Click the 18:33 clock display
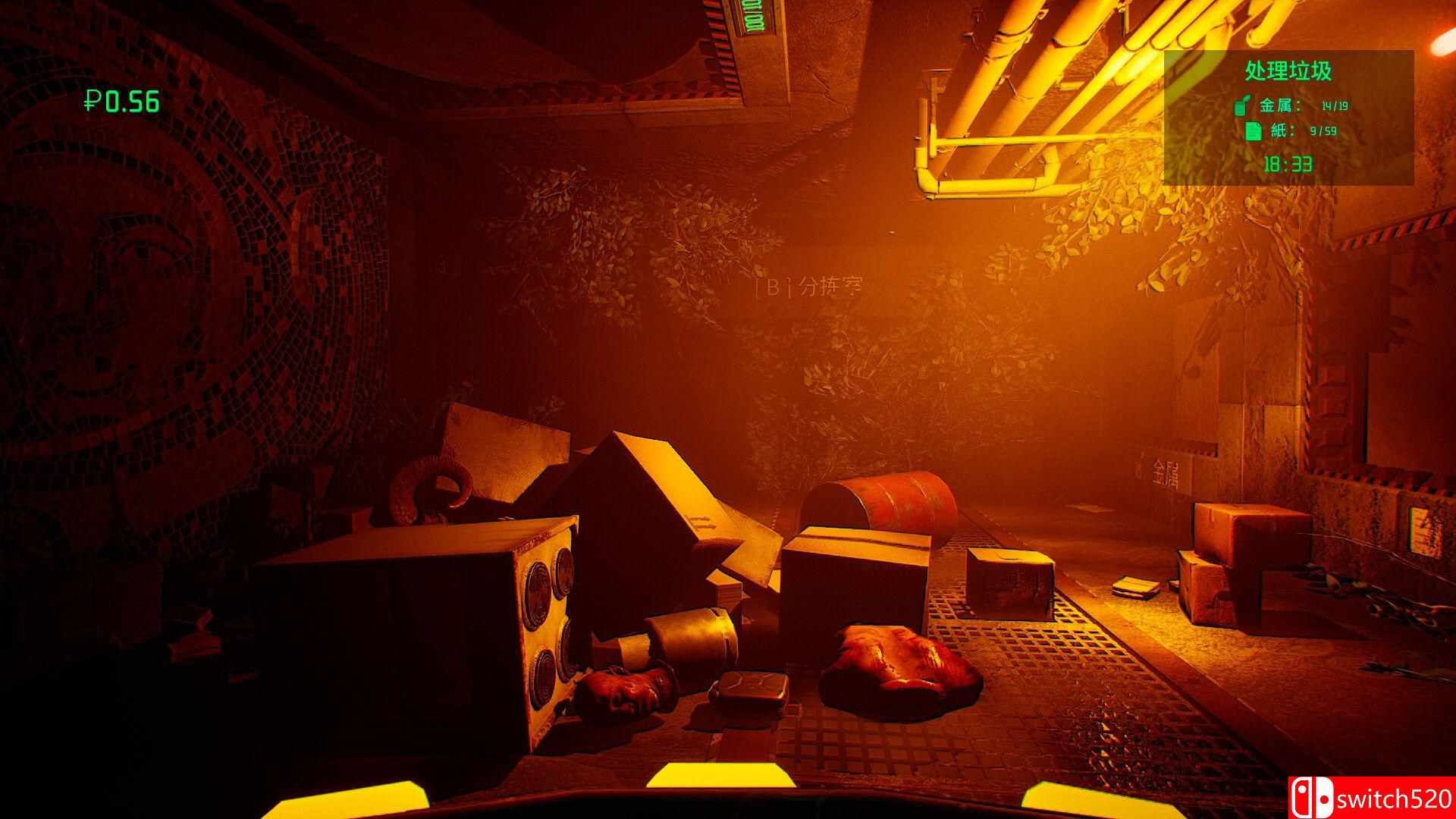 [x=1287, y=162]
